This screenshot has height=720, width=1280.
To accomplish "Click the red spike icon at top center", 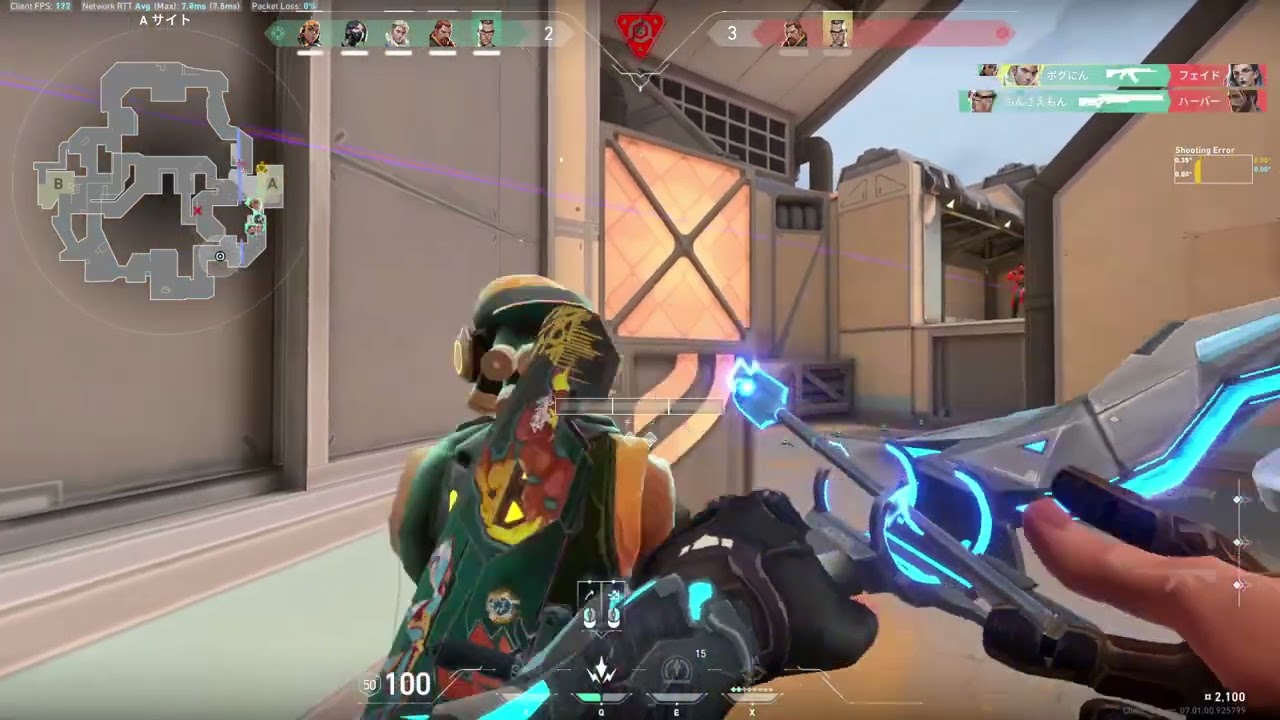I will 639,33.
